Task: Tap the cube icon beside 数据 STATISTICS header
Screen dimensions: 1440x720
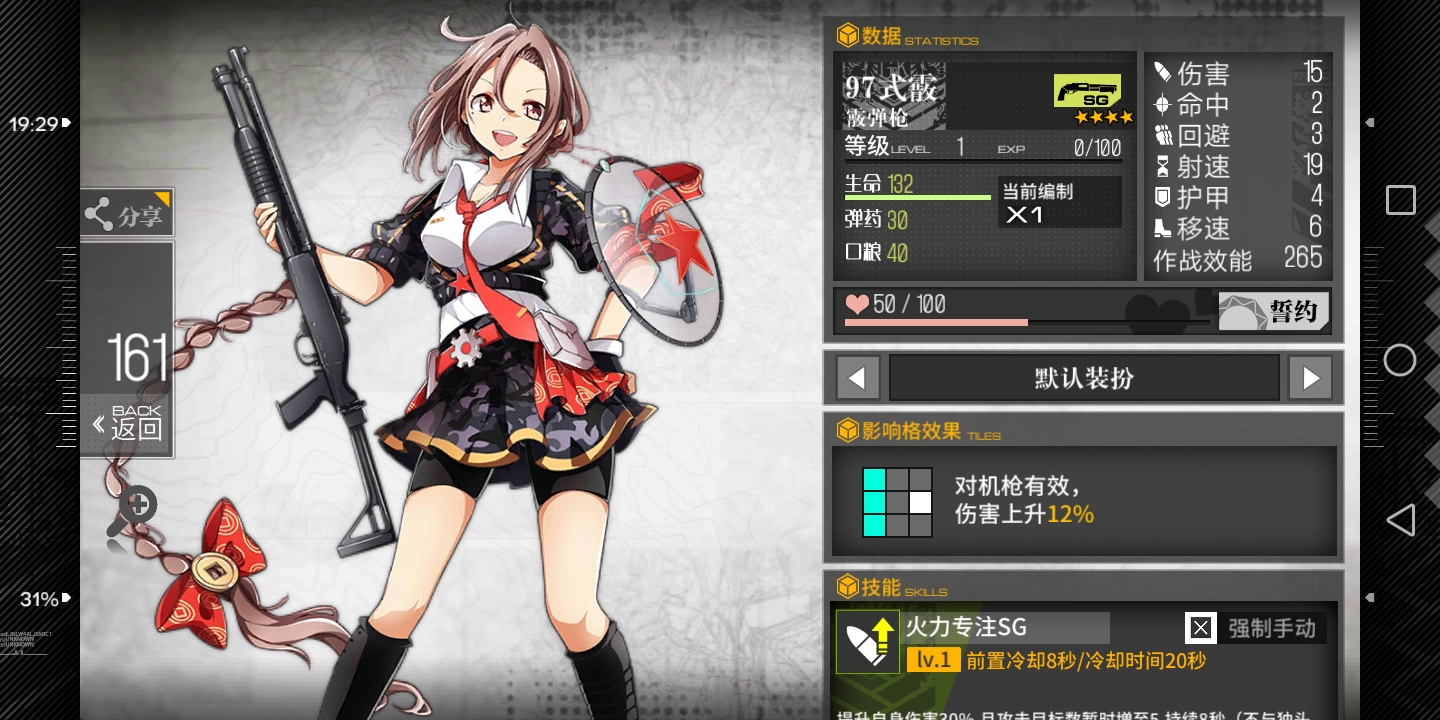Action: (x=849, y=33)
